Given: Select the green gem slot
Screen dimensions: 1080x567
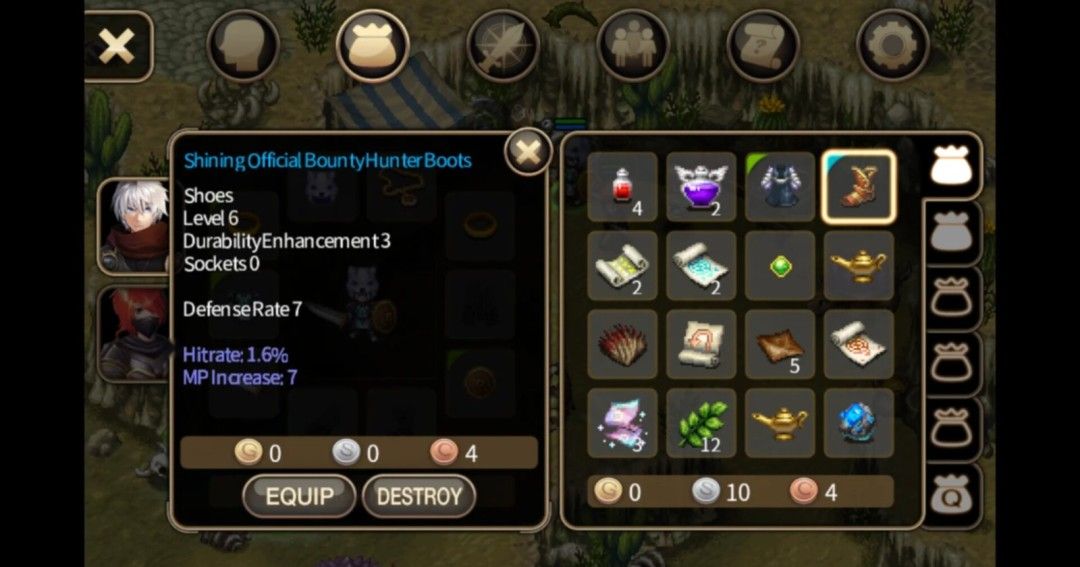Looking at the screenshot, I should pyautogui.click(x=780, y=266).
